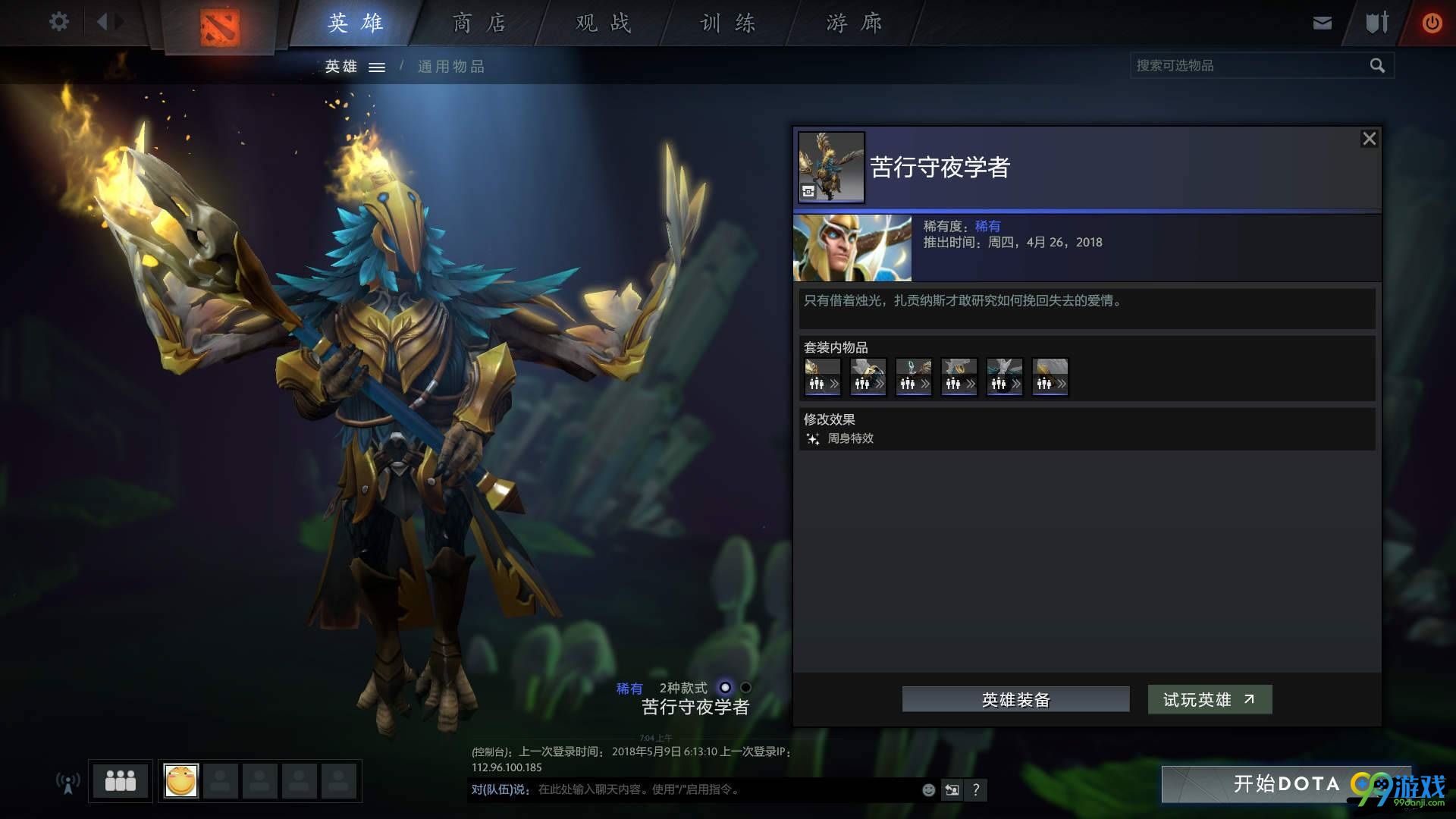Click the help question mark icon
1456x819 pixels.
pyautogui.click(x=976, y=789)
